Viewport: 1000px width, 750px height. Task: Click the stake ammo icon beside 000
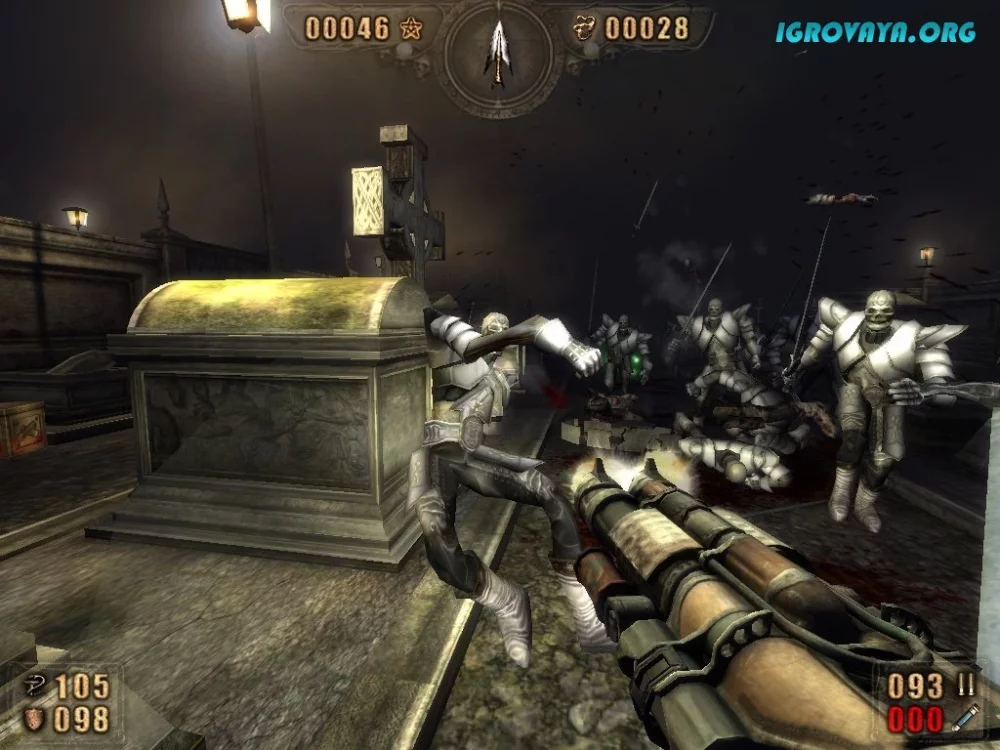[x=965, y=717]
